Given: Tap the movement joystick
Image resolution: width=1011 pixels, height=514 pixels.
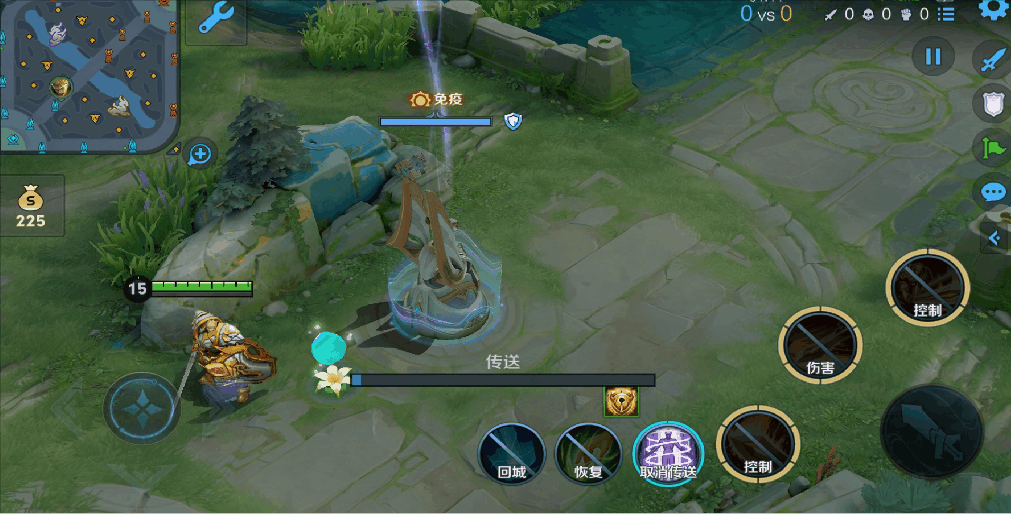Looking at the screenshot, I should pos(142,408).
